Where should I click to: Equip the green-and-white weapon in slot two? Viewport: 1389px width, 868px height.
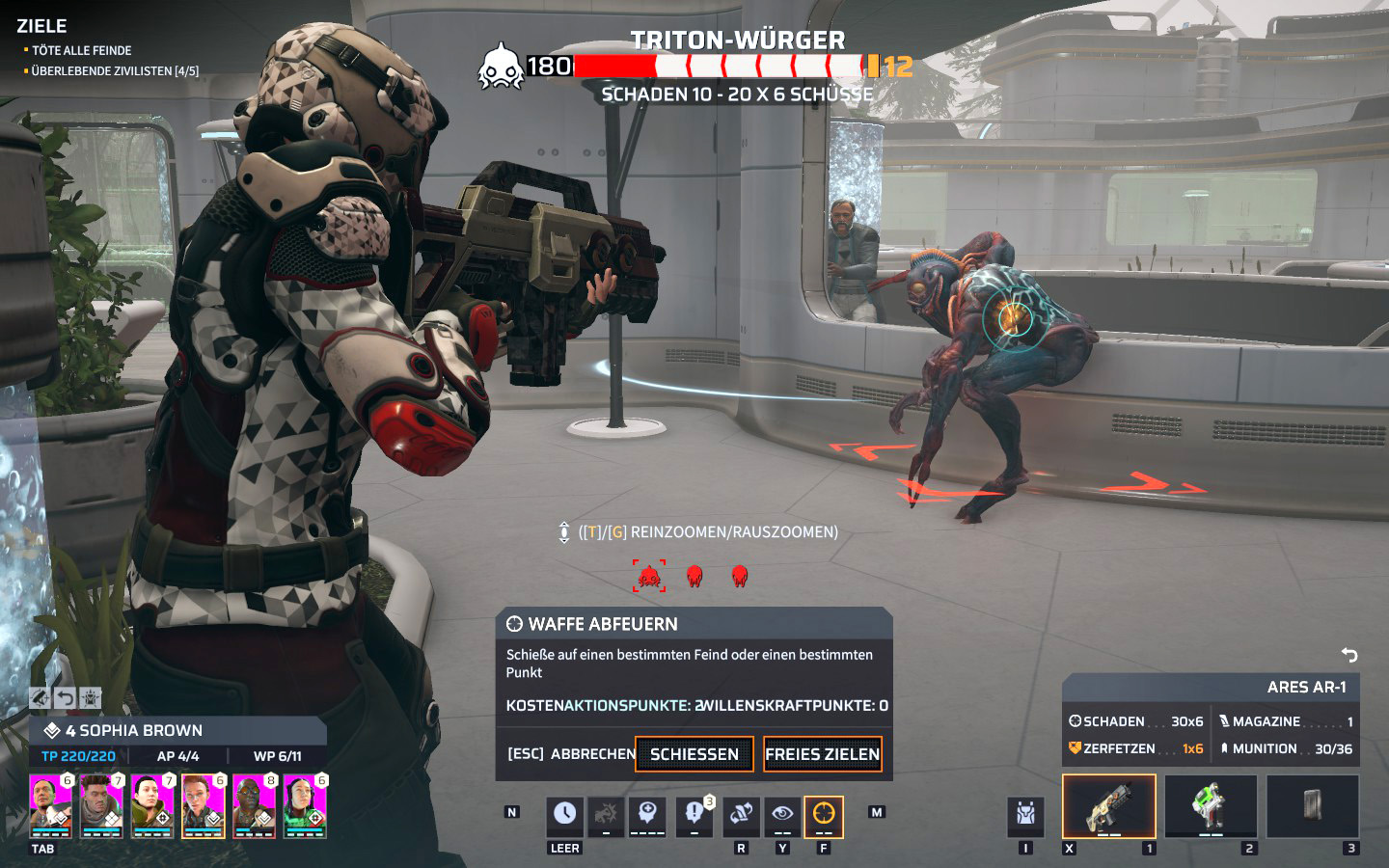coord(1211,806)
